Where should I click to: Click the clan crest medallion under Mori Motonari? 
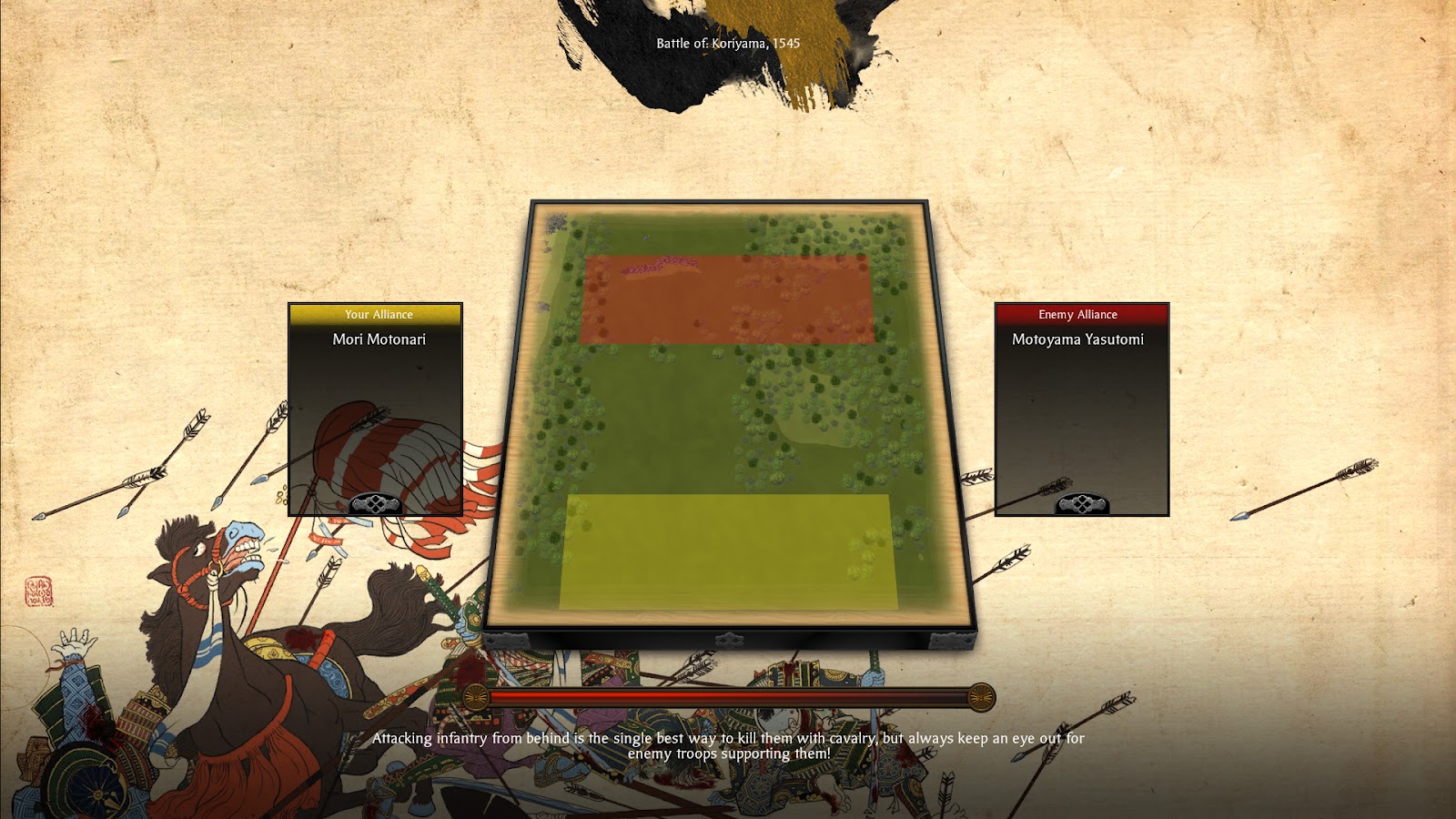373,501
